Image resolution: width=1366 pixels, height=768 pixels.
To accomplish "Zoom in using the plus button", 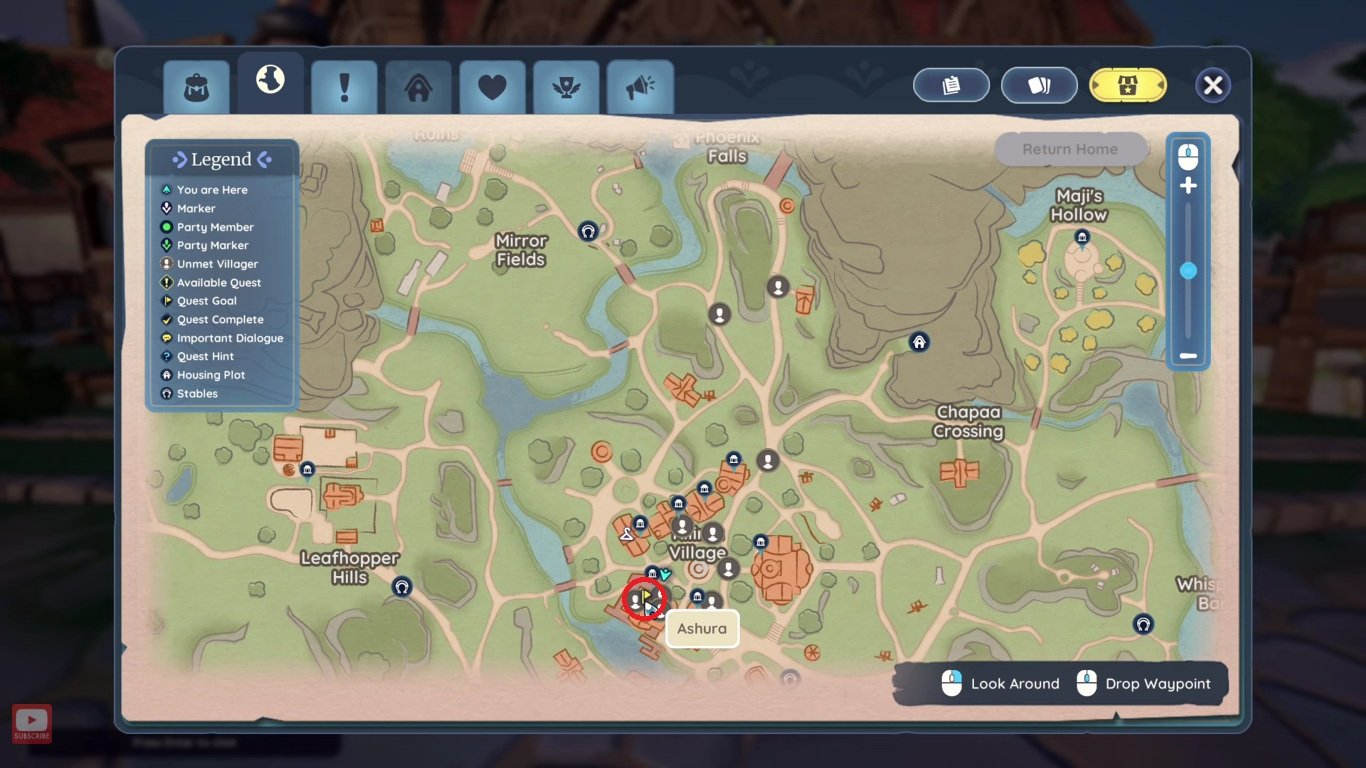I will click(1189, 185).
